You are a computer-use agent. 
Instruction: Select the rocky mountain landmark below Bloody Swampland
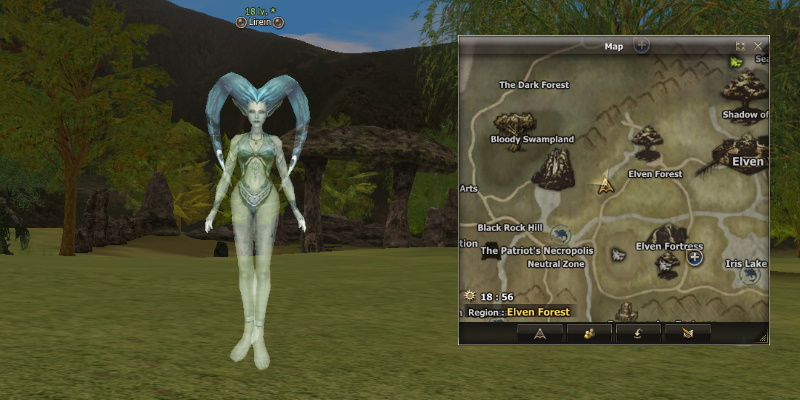[x=552, y=169]
